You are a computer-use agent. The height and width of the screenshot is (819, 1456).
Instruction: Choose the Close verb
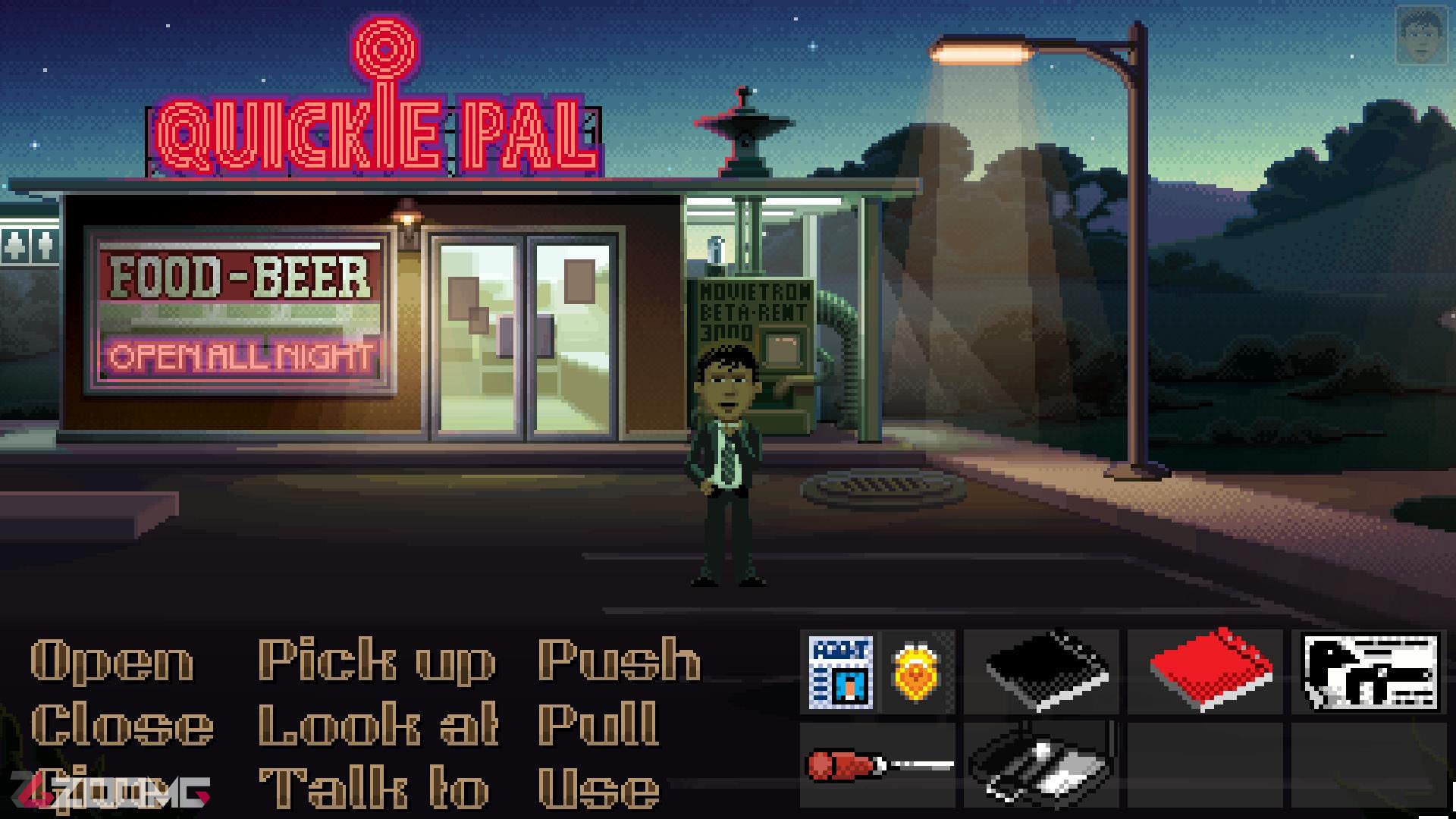pos(122,725)
